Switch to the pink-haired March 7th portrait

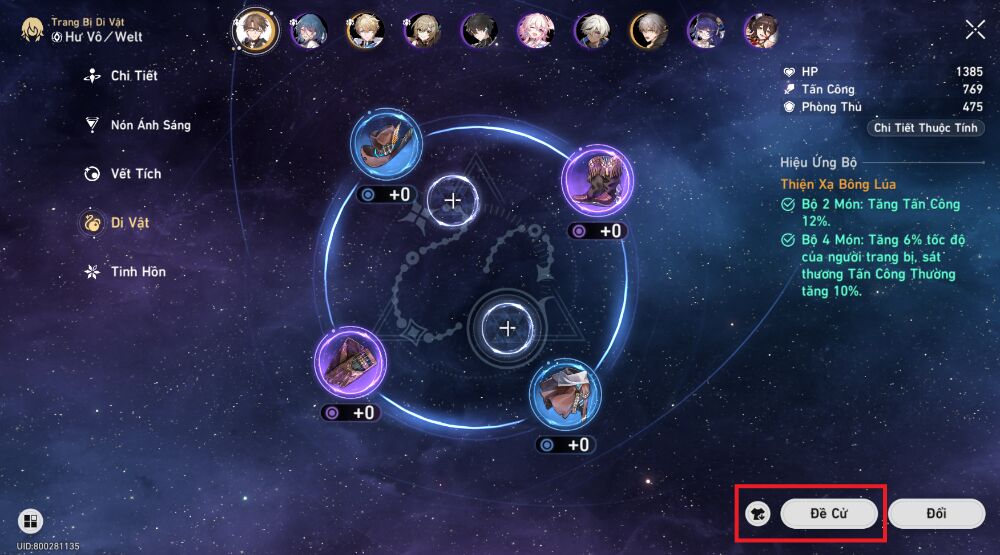(535, 31)
